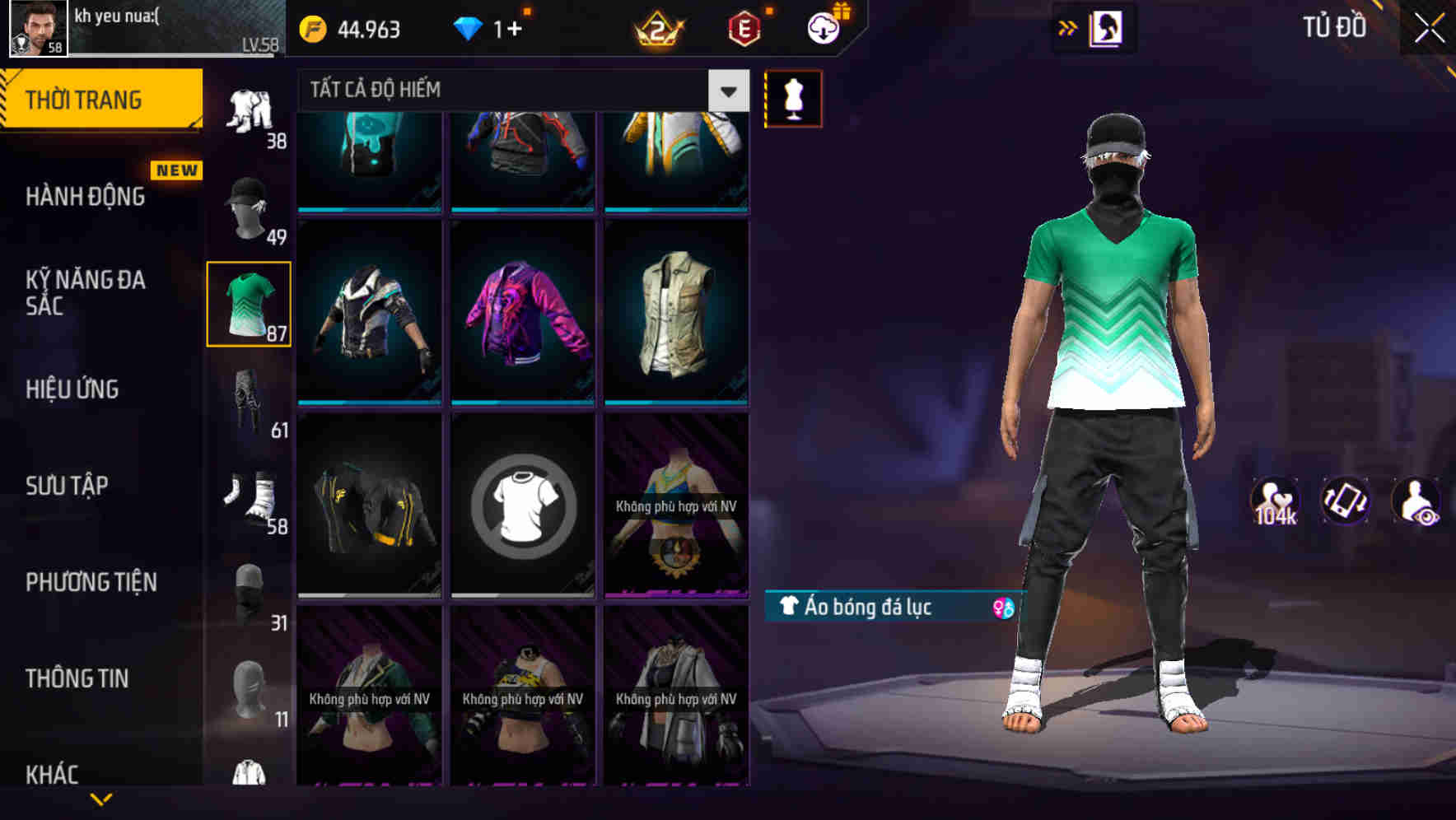Select the green football shirt thumbnail
The image size is (1456, 820).
tap(248, 302)
